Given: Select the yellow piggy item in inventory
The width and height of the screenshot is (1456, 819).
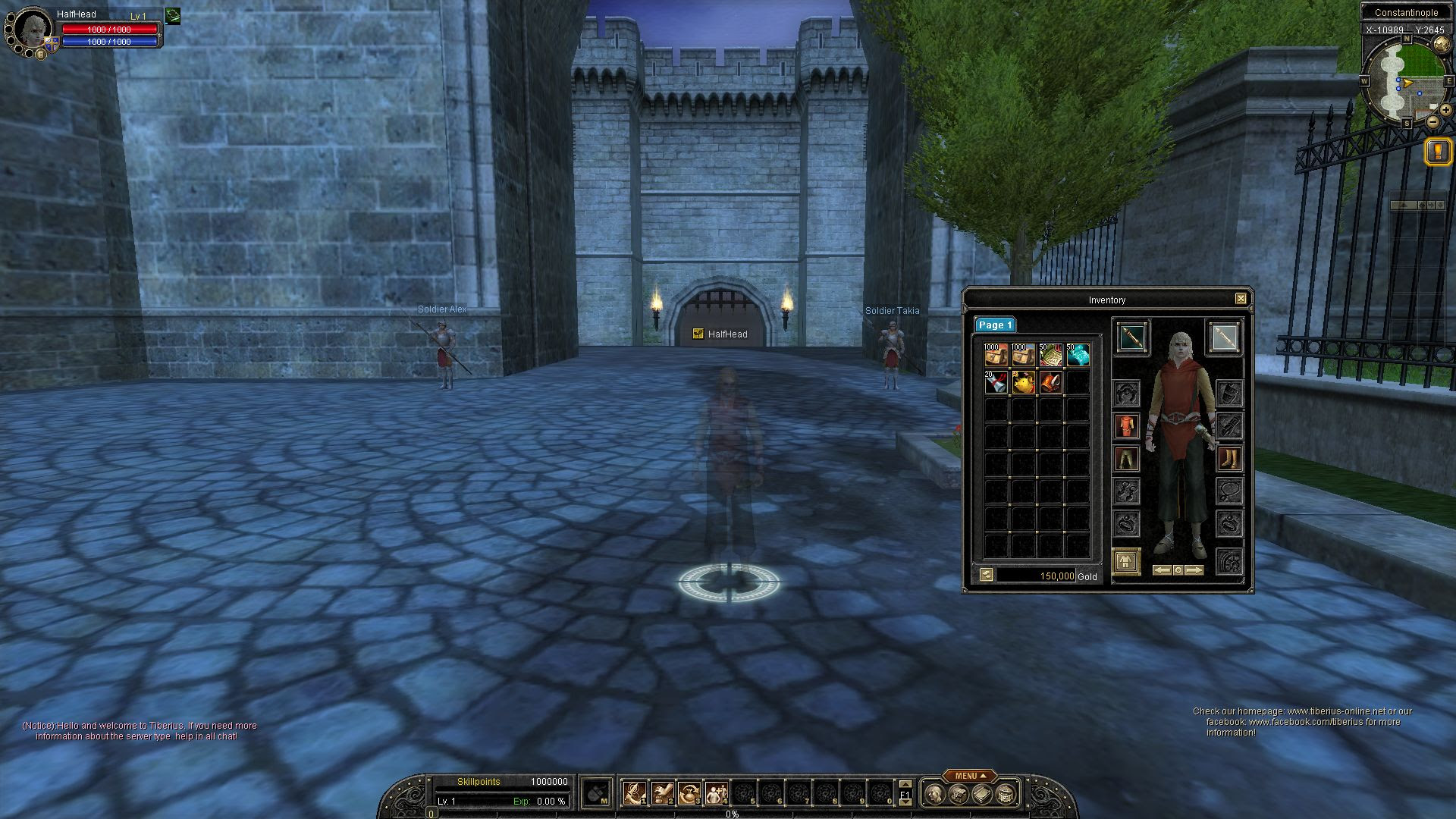Looking at the screenshot, I should click(1023, 382).
